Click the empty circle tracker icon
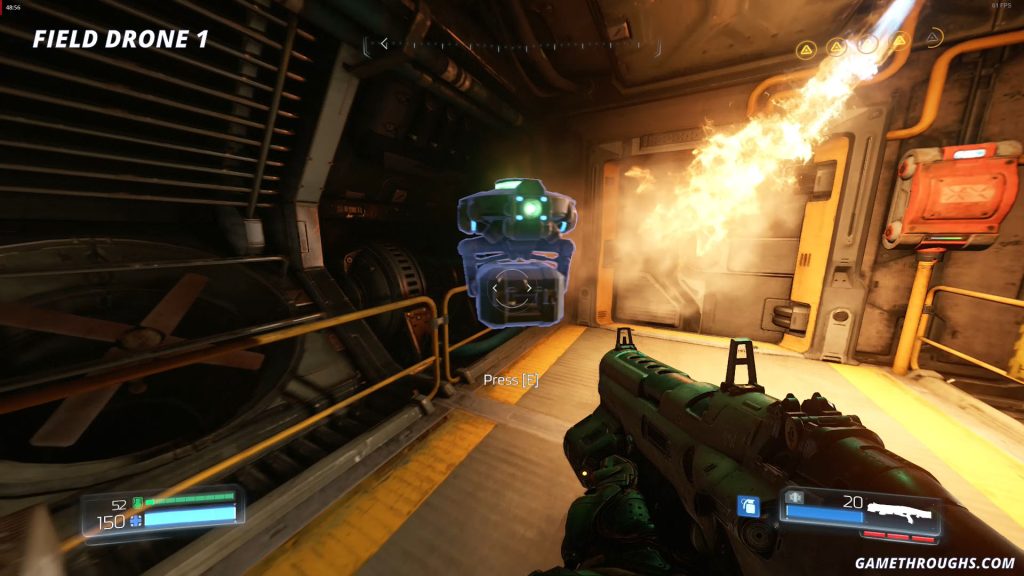1024x576 pixels. tap(868, 45)
